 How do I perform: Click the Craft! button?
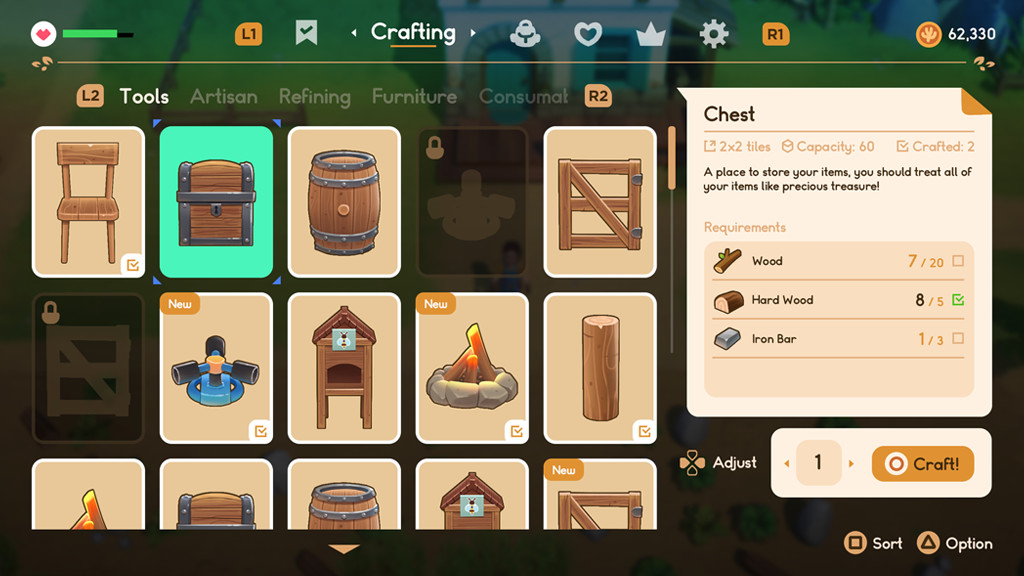pos(922,464)
